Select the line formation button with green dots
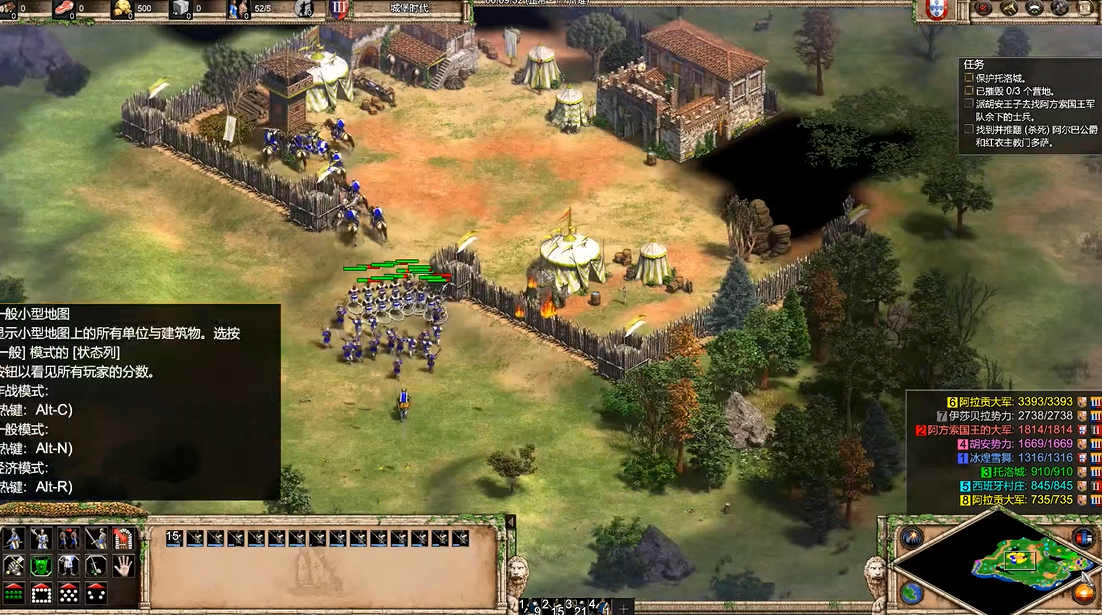Viewport: 1102px width, 615px height. tap(14, 593)
